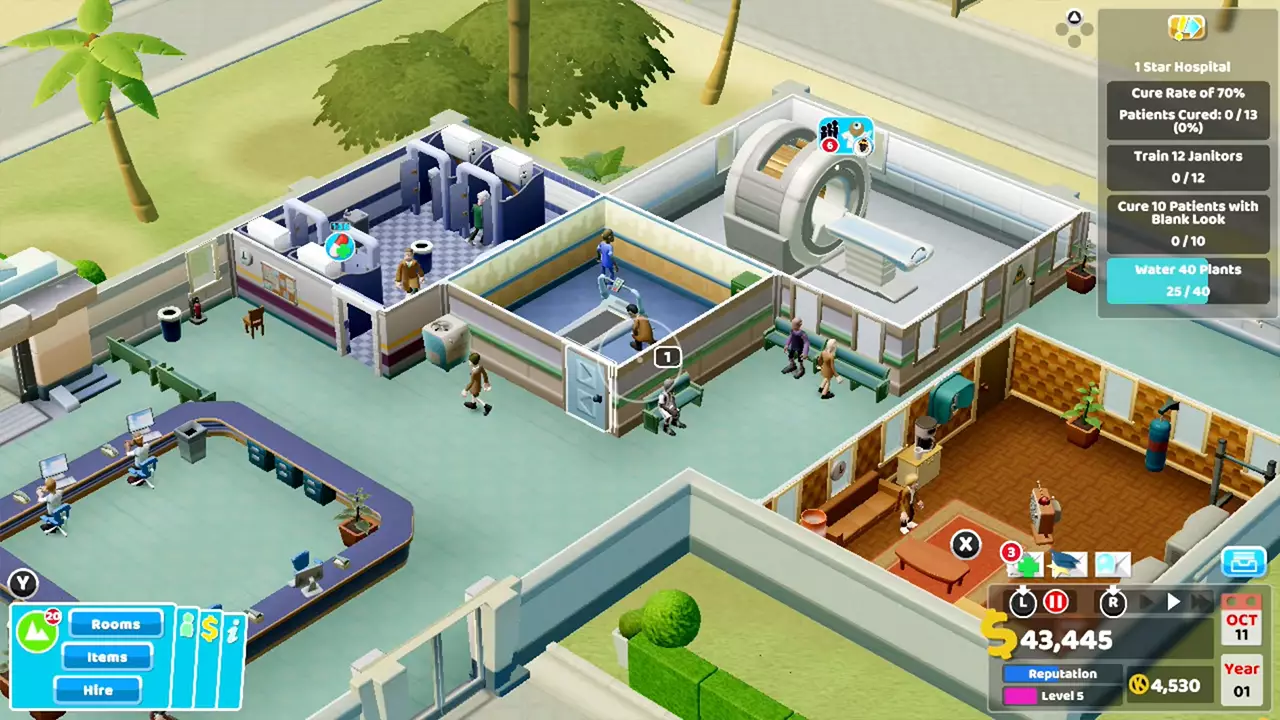Viewport: 1280px width, 720px height.
Task: Click the blue message archive tray icon
Action: pyautogui.click(x=1243, y=563)
